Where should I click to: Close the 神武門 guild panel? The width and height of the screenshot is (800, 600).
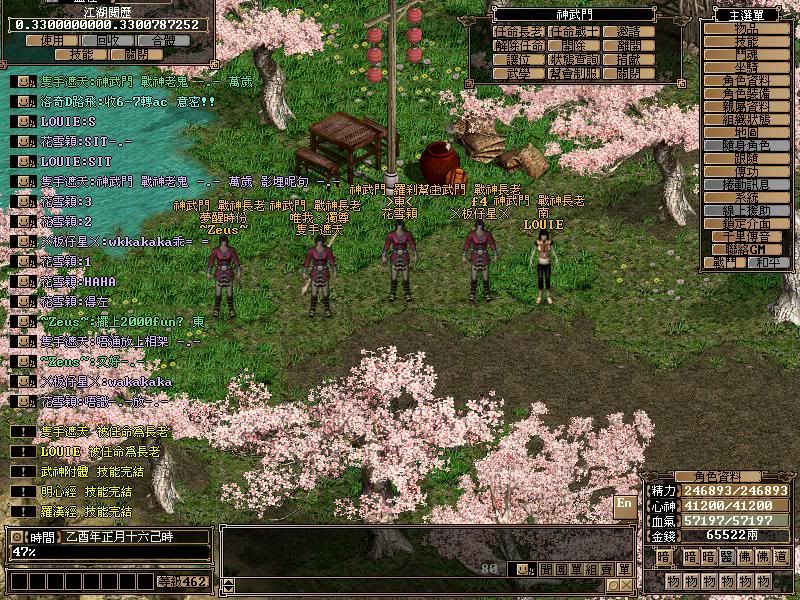pos(629,73)
